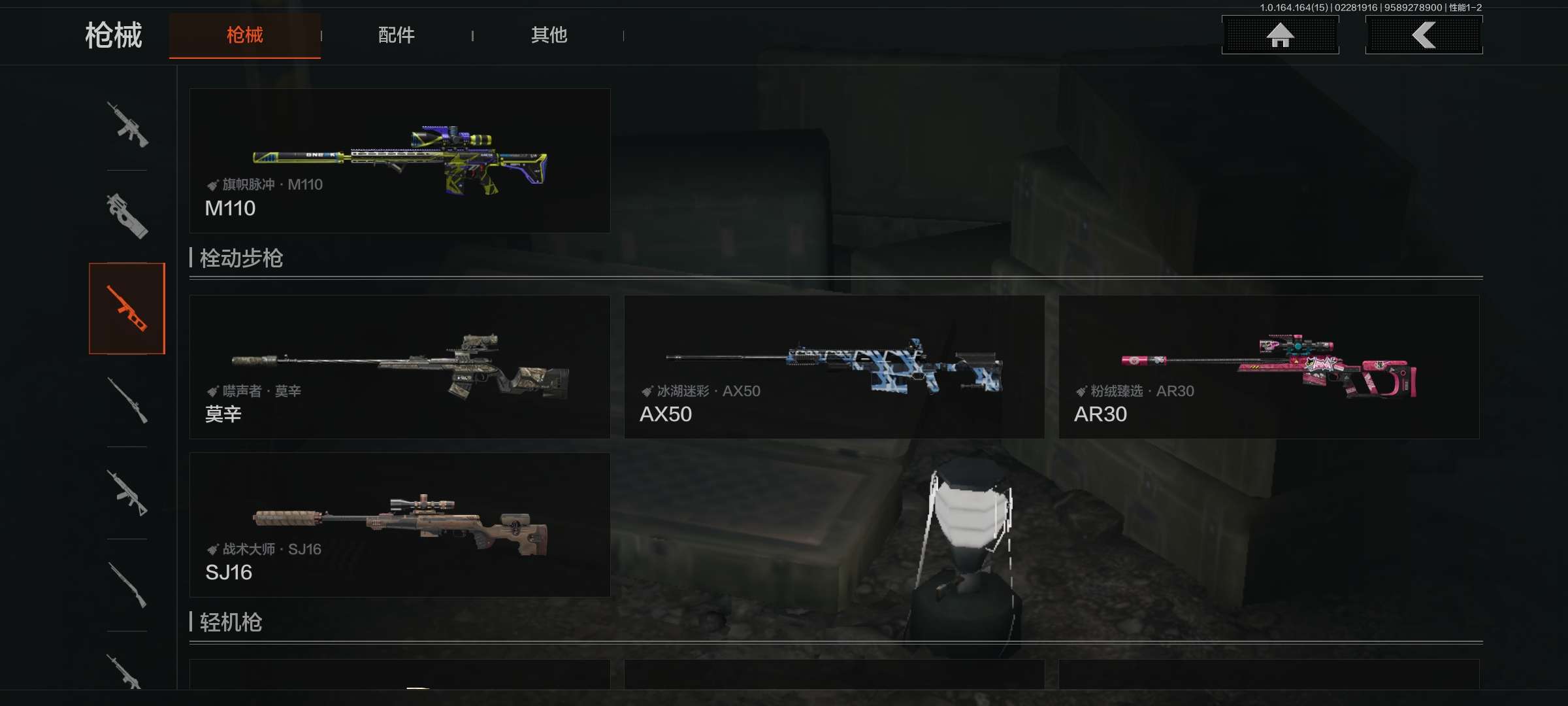
Task: Pick the AX50 sniper card
Action: pos(834,367)
